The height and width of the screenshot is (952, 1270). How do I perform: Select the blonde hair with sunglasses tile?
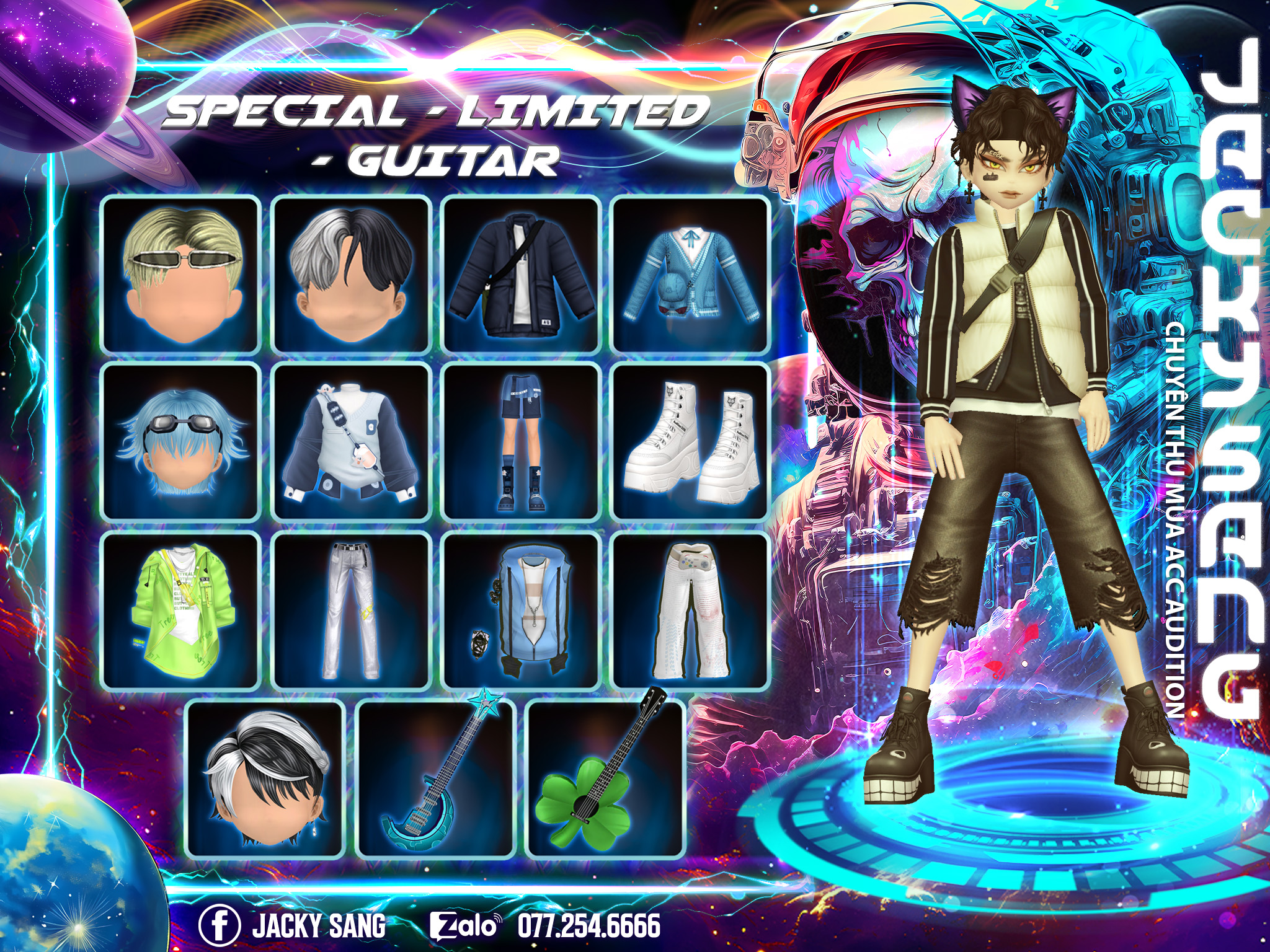[180, 275]
